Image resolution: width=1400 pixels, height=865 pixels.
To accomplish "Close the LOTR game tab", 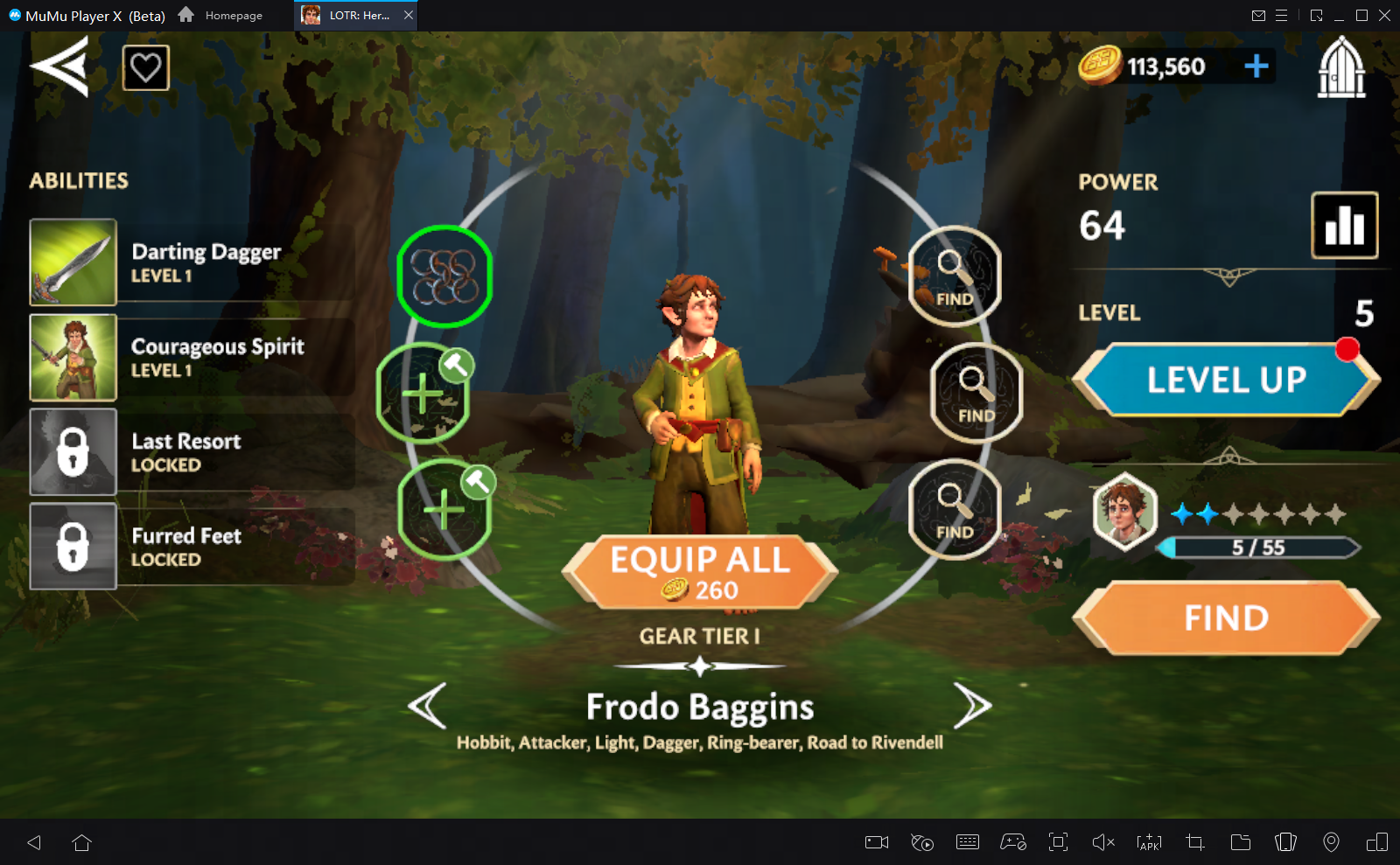I will [x=409, y=16].
